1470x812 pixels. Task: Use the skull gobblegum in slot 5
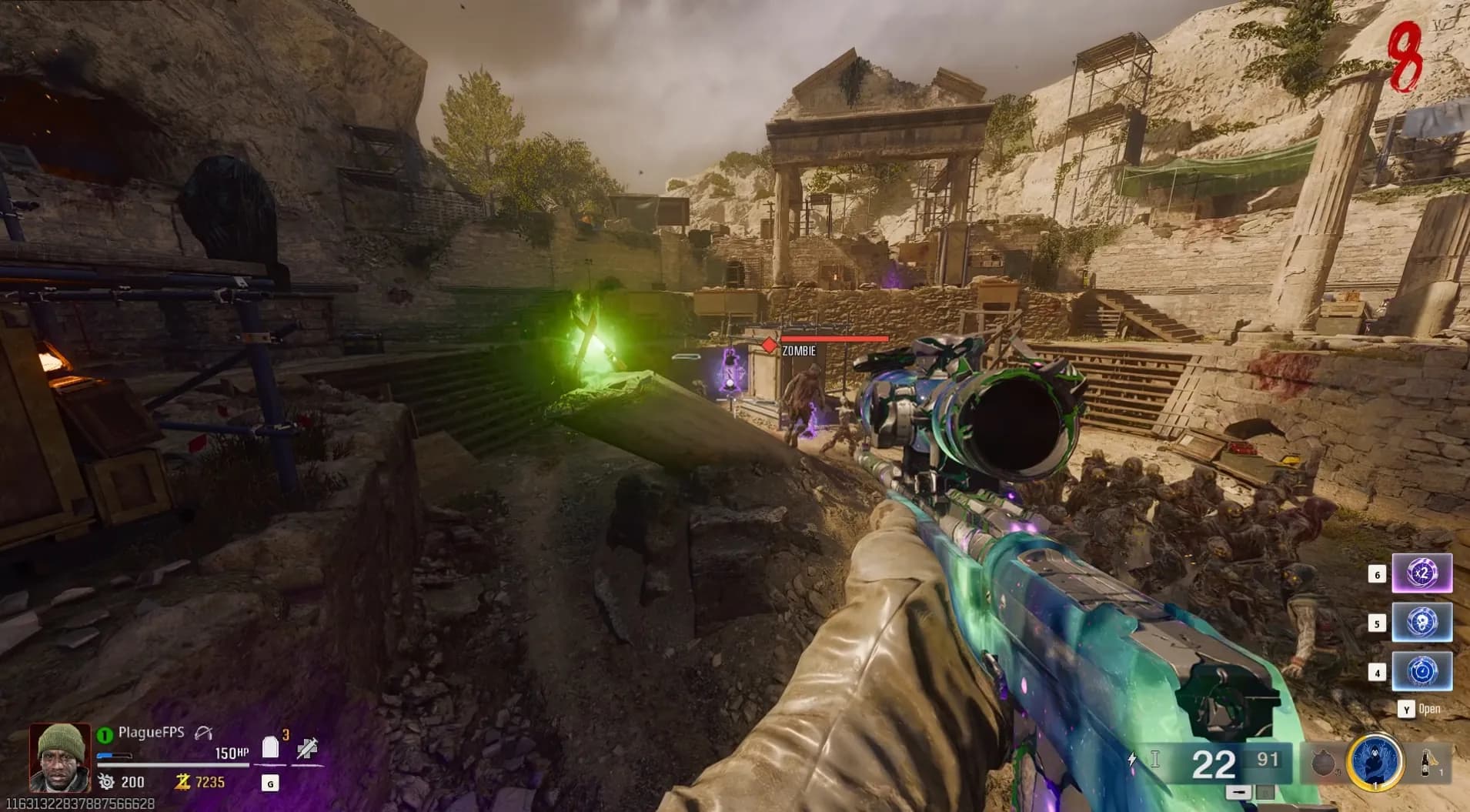click(1422, 623)
